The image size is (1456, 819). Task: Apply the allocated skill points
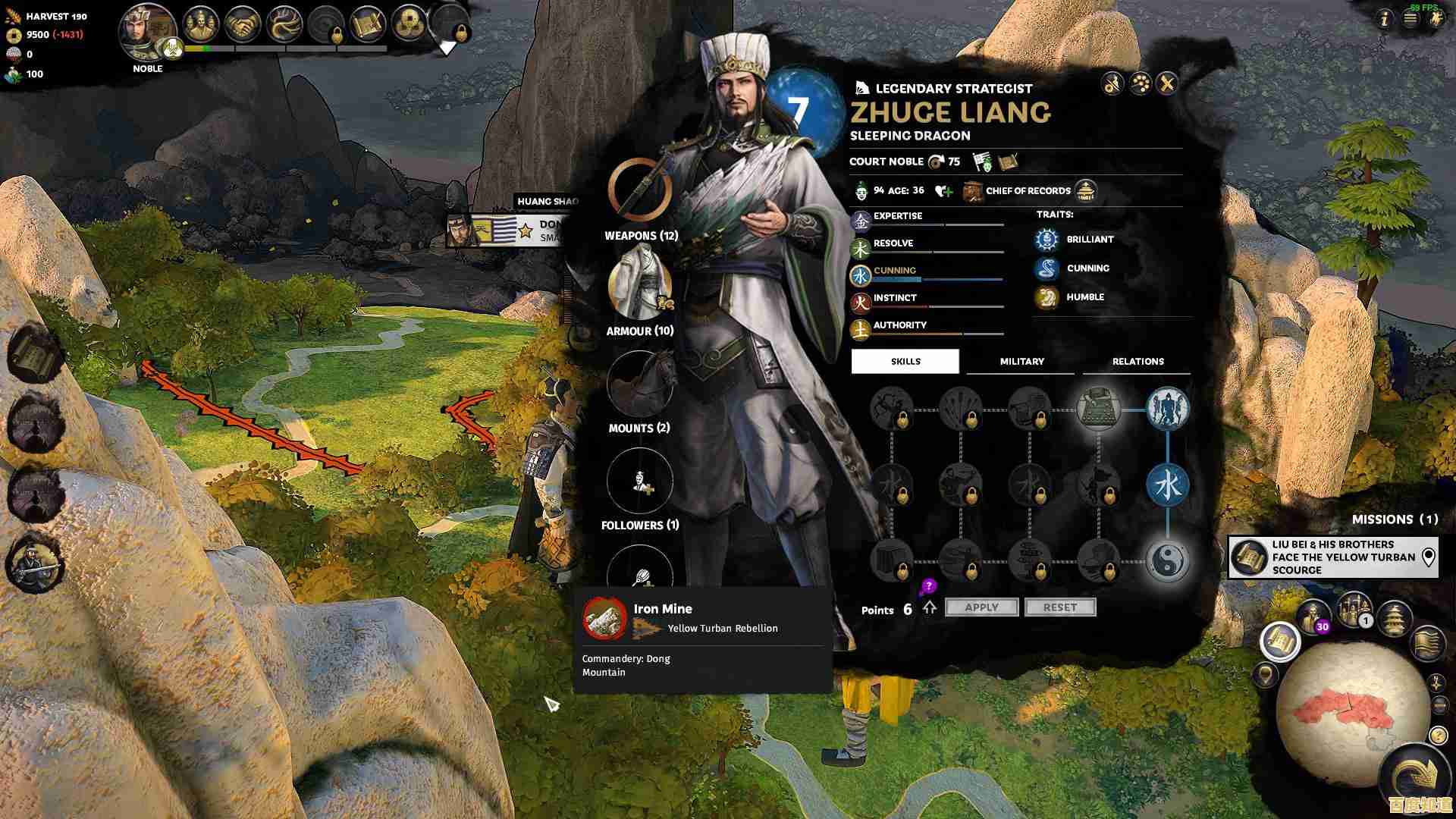point(981,607)
